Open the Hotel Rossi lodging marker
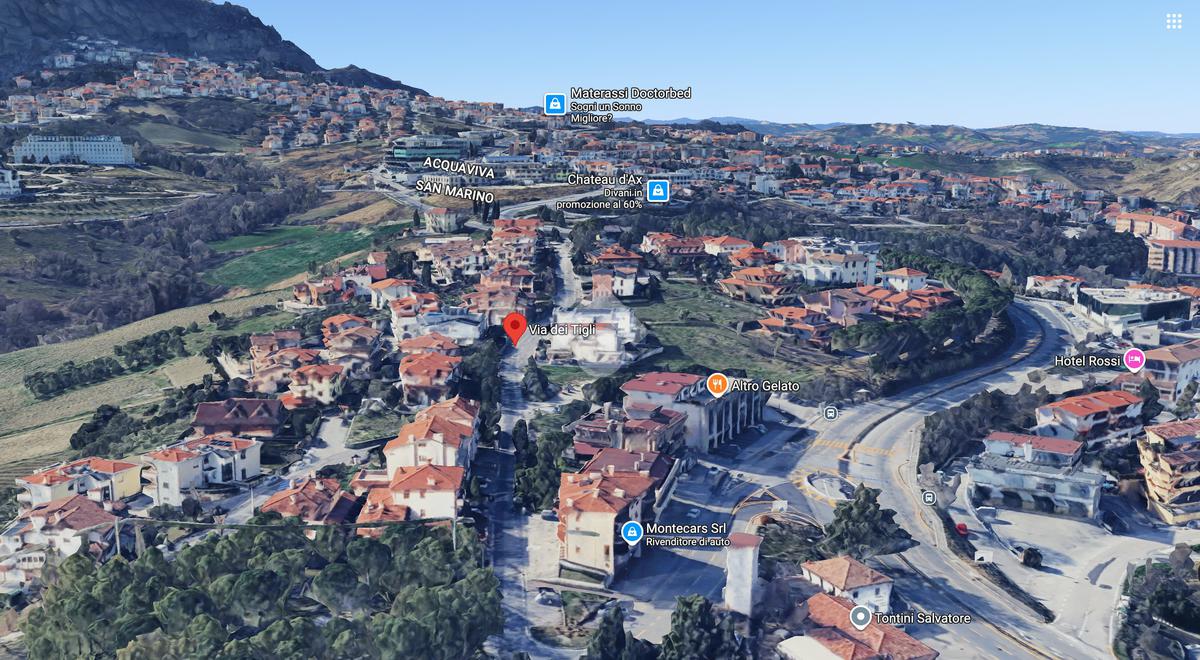 [1133, 359]
